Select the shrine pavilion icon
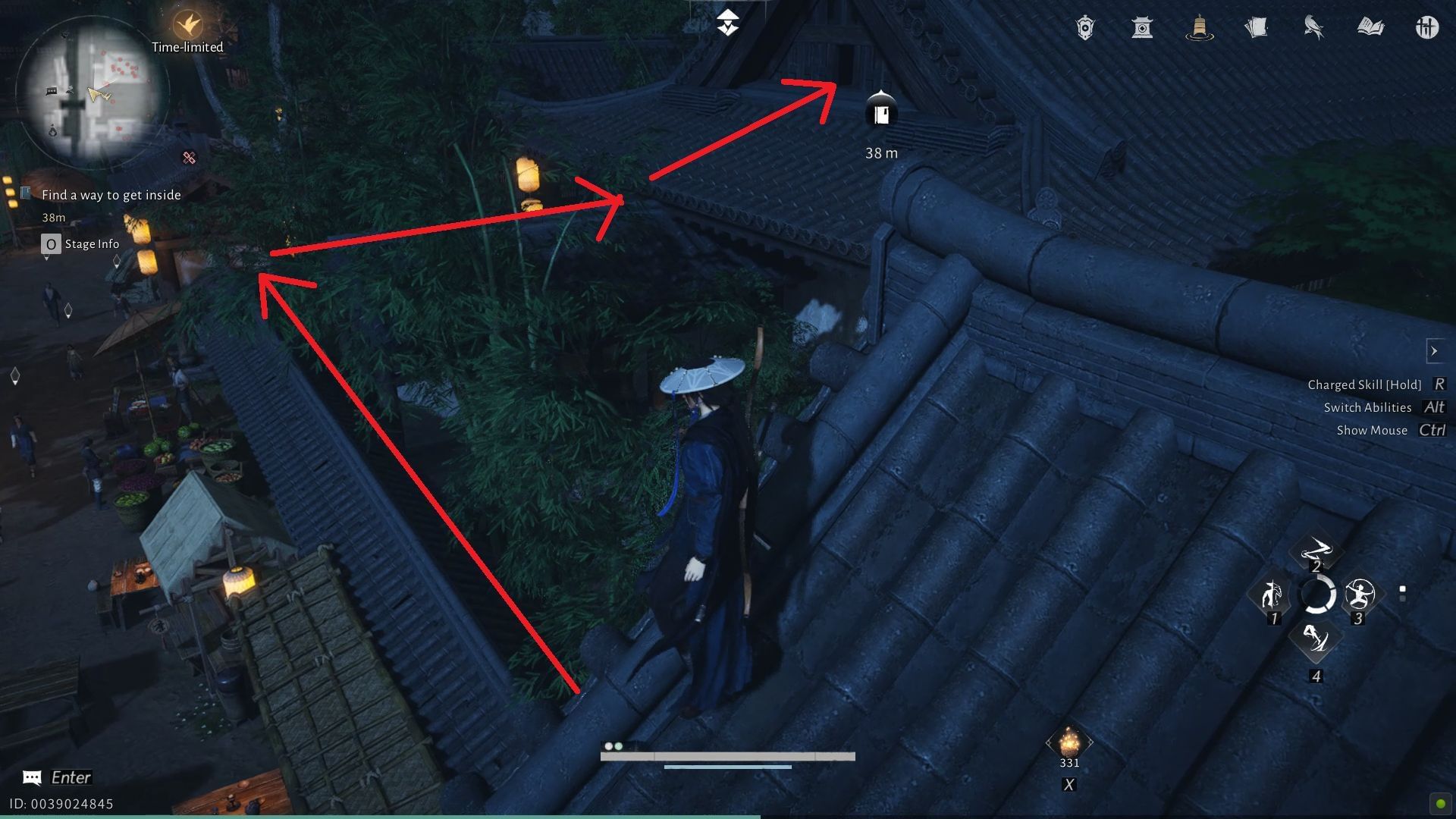Image resolution: width=1456 pixels, height=819 pixels. 1142,28
